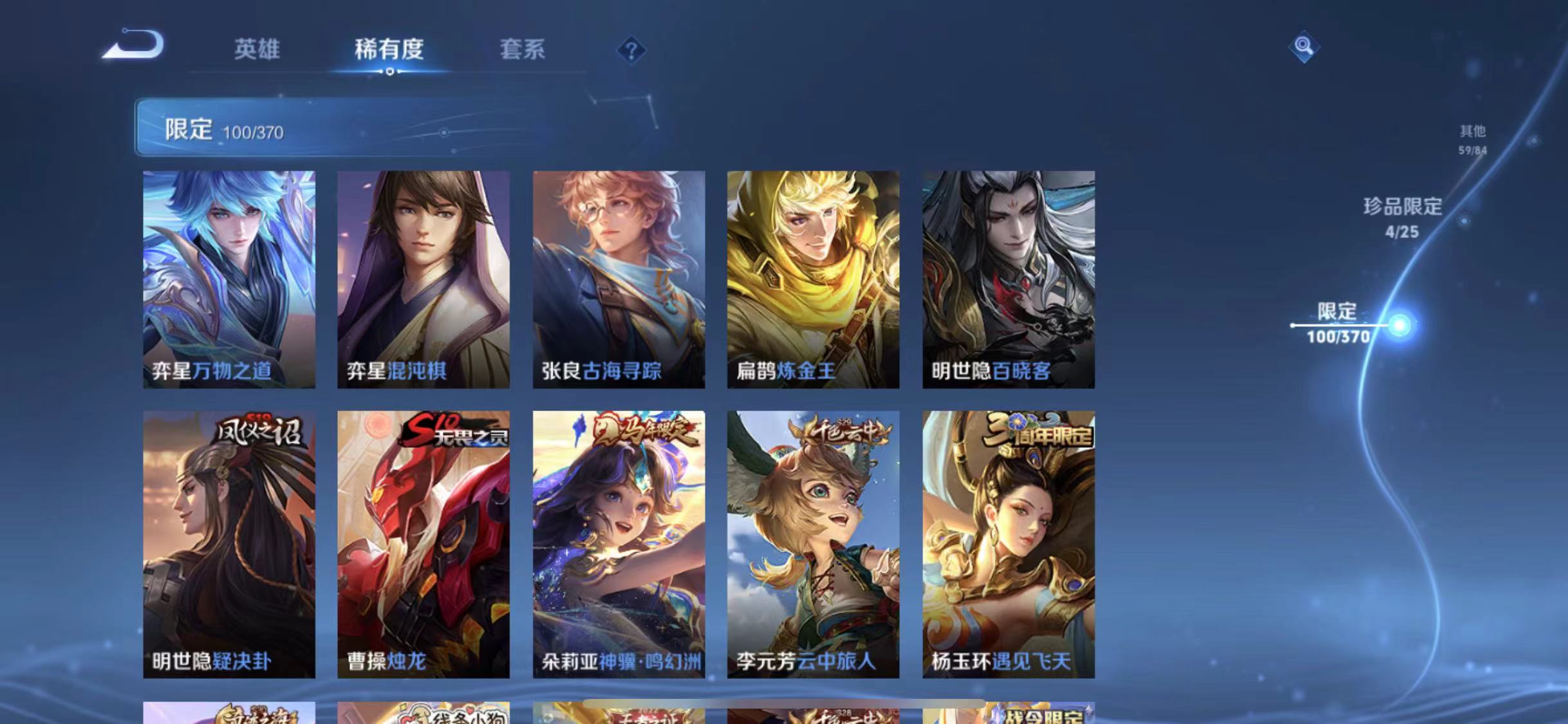The width and height of the screenshot is (1568, 724).
Task: Open the 张良古海寻踪 skin card
Action: click(619, 277)
